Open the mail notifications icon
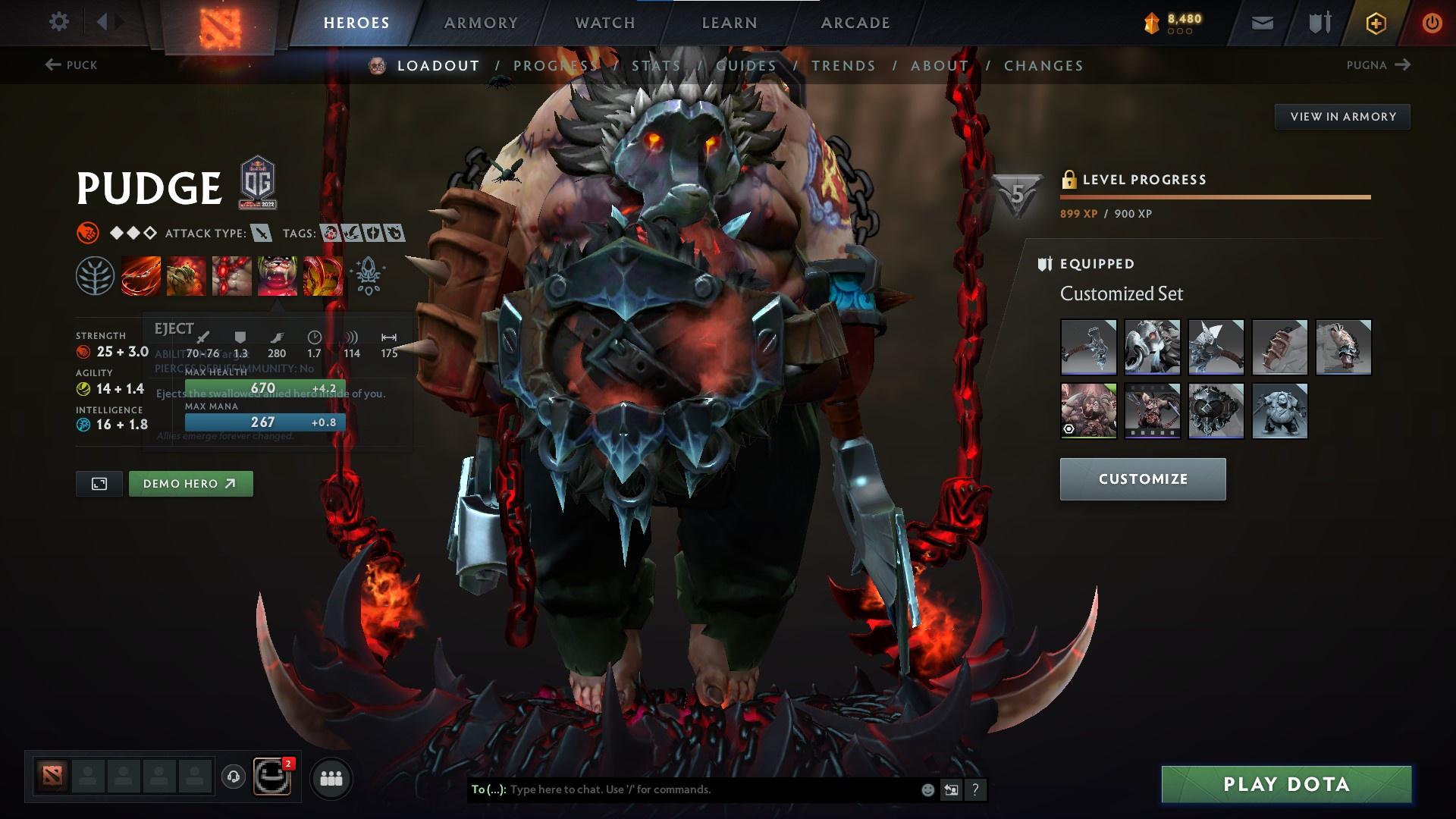This screenshot has height=819, width=1456. pos(1261,22)
